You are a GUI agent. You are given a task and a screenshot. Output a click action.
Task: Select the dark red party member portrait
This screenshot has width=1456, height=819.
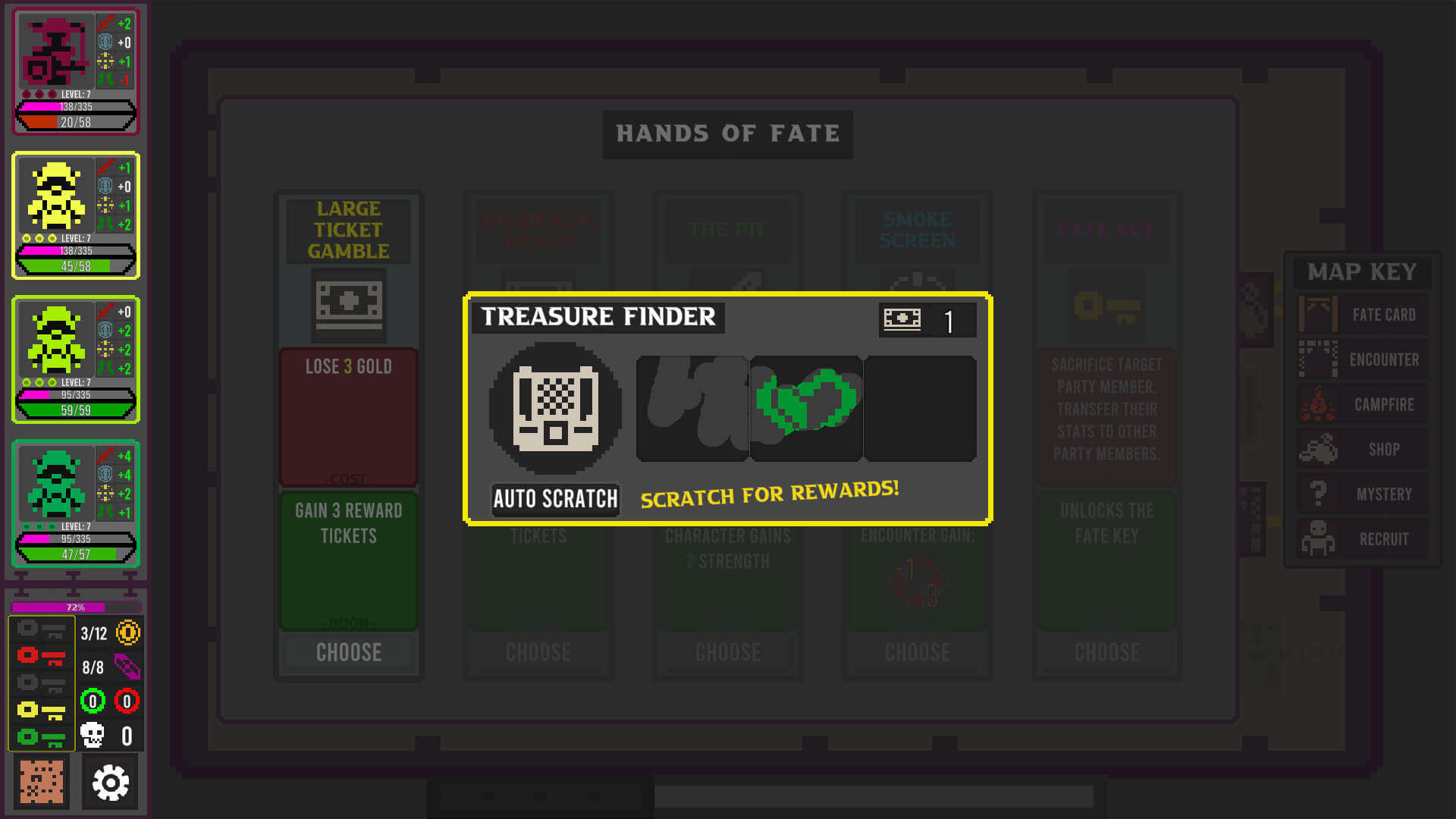coord(56,53)
